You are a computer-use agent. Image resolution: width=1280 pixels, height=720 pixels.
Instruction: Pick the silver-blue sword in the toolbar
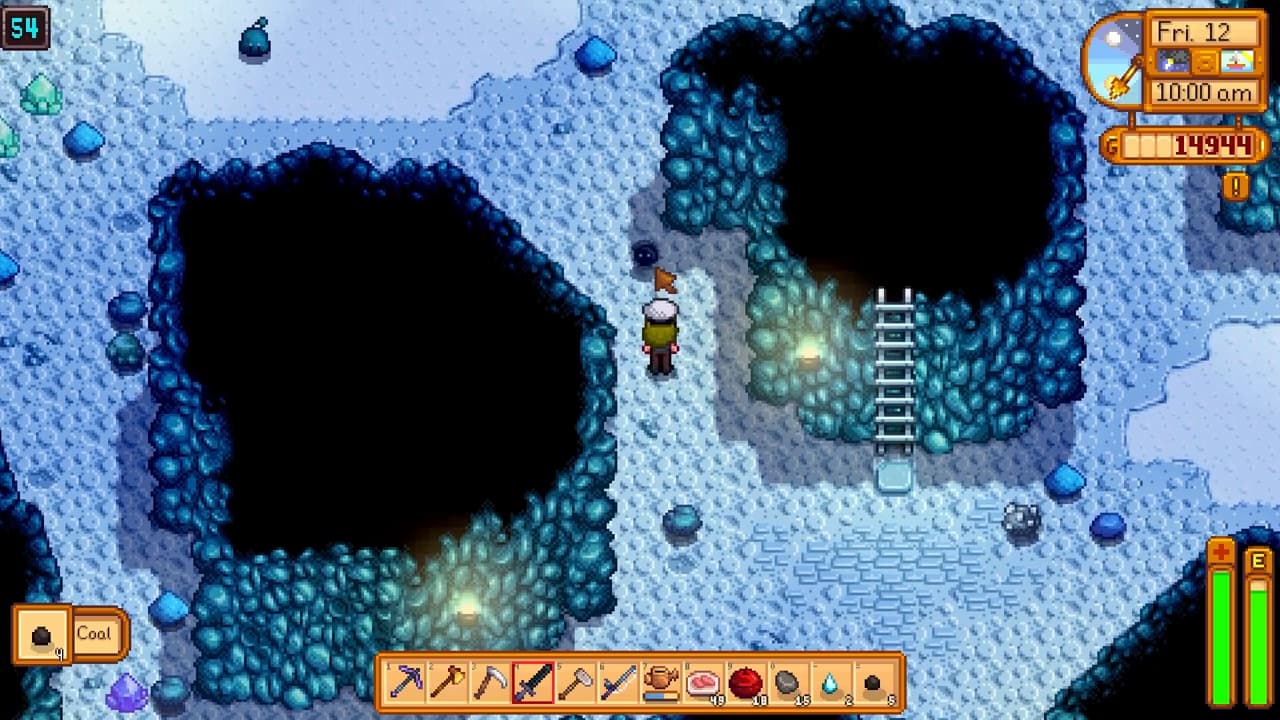click(618, 683)
